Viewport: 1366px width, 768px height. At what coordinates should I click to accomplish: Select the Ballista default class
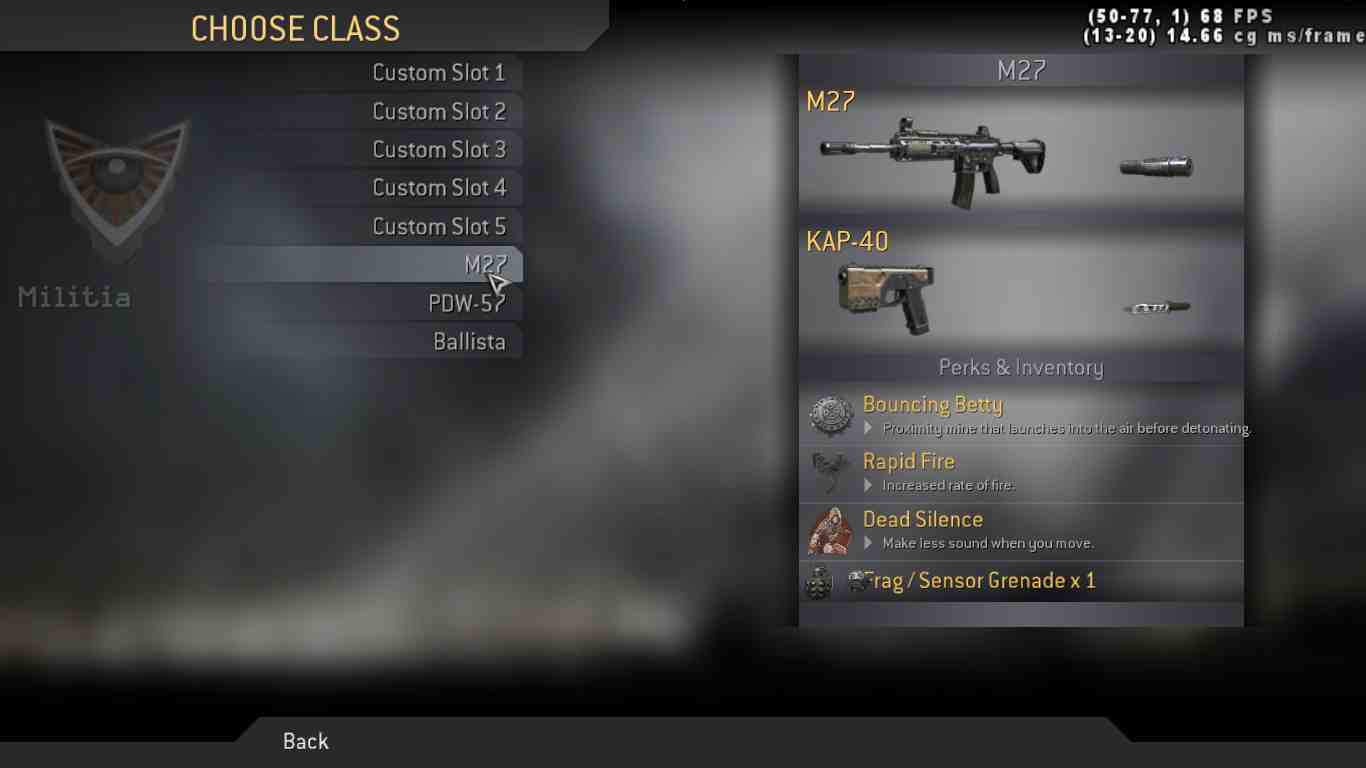coord(468,342)
